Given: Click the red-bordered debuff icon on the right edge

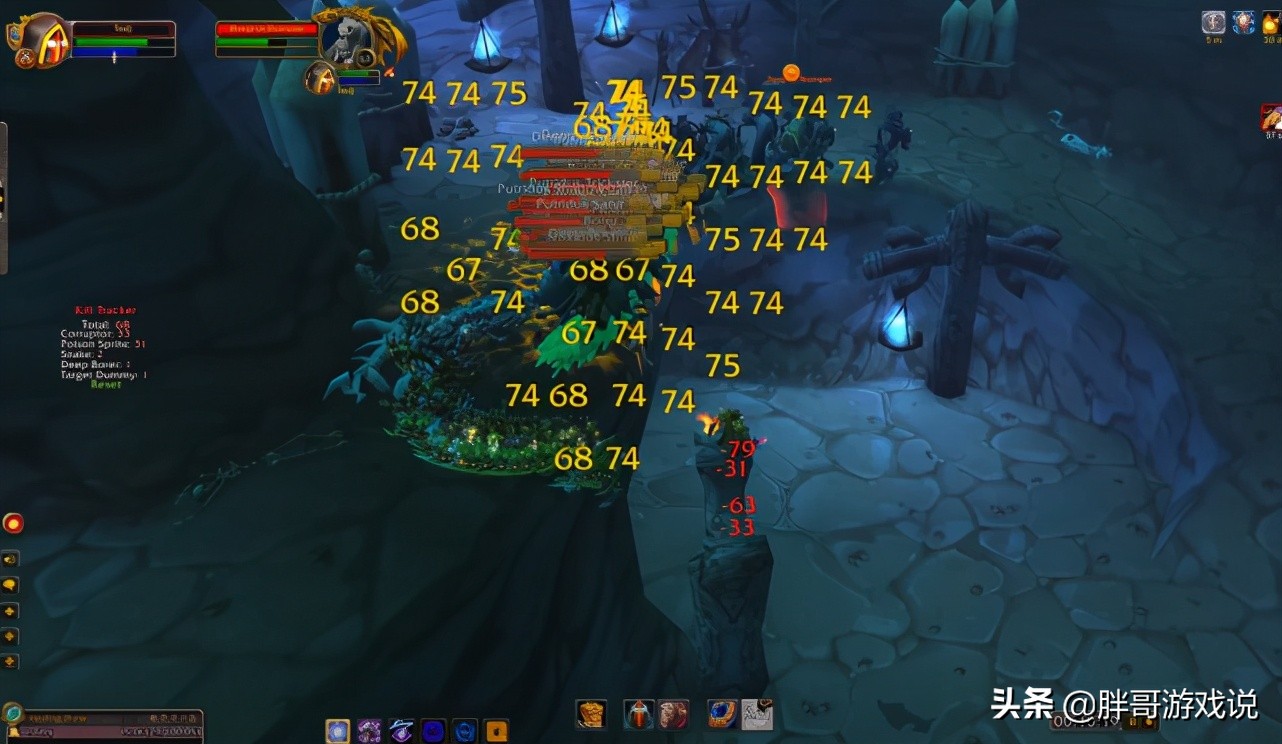Looking at the screenshot, I should pyautogui.click(x=1271, y=117).
